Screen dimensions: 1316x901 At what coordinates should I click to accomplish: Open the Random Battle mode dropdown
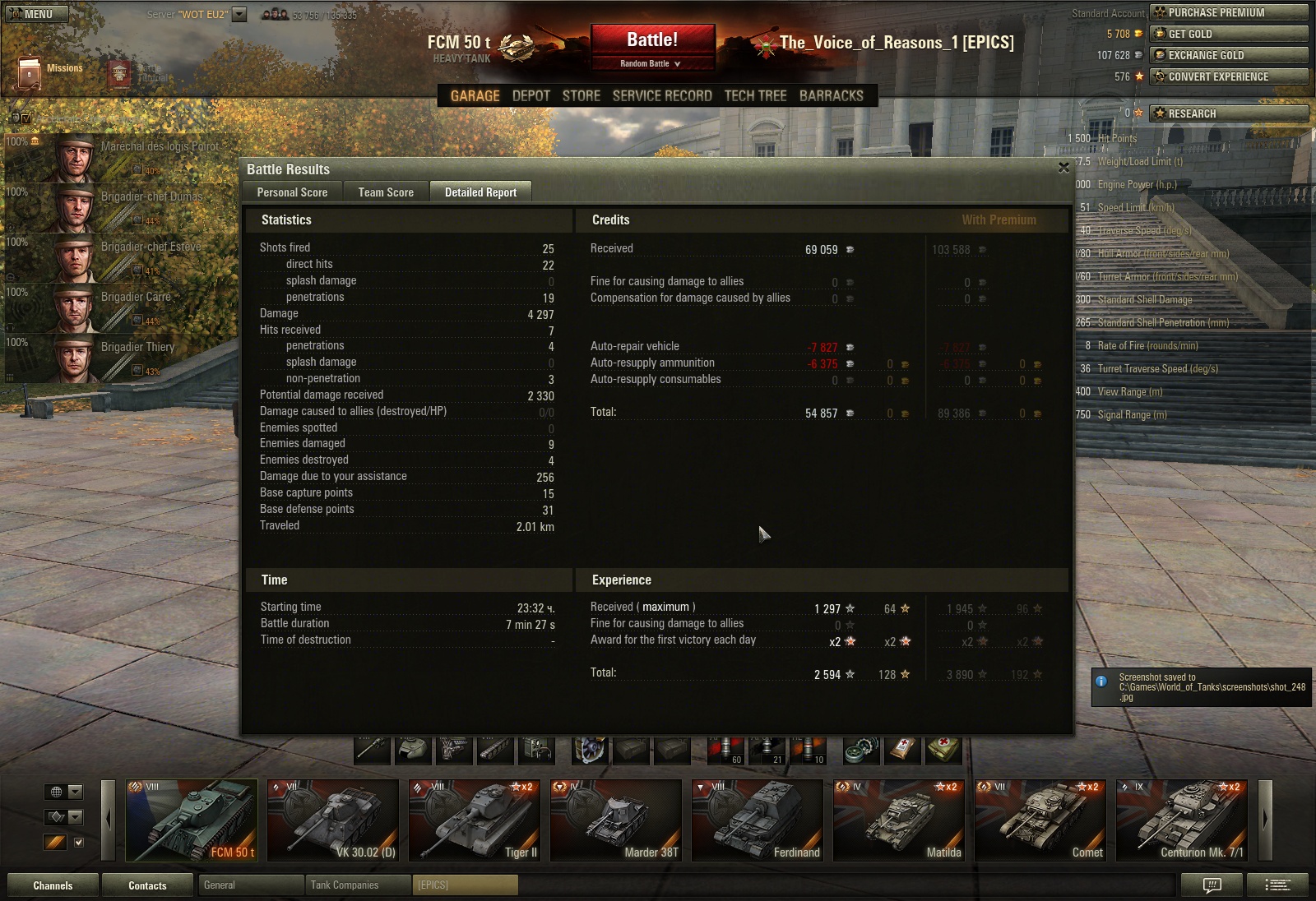pyautogui.click(x=651, y=63)
